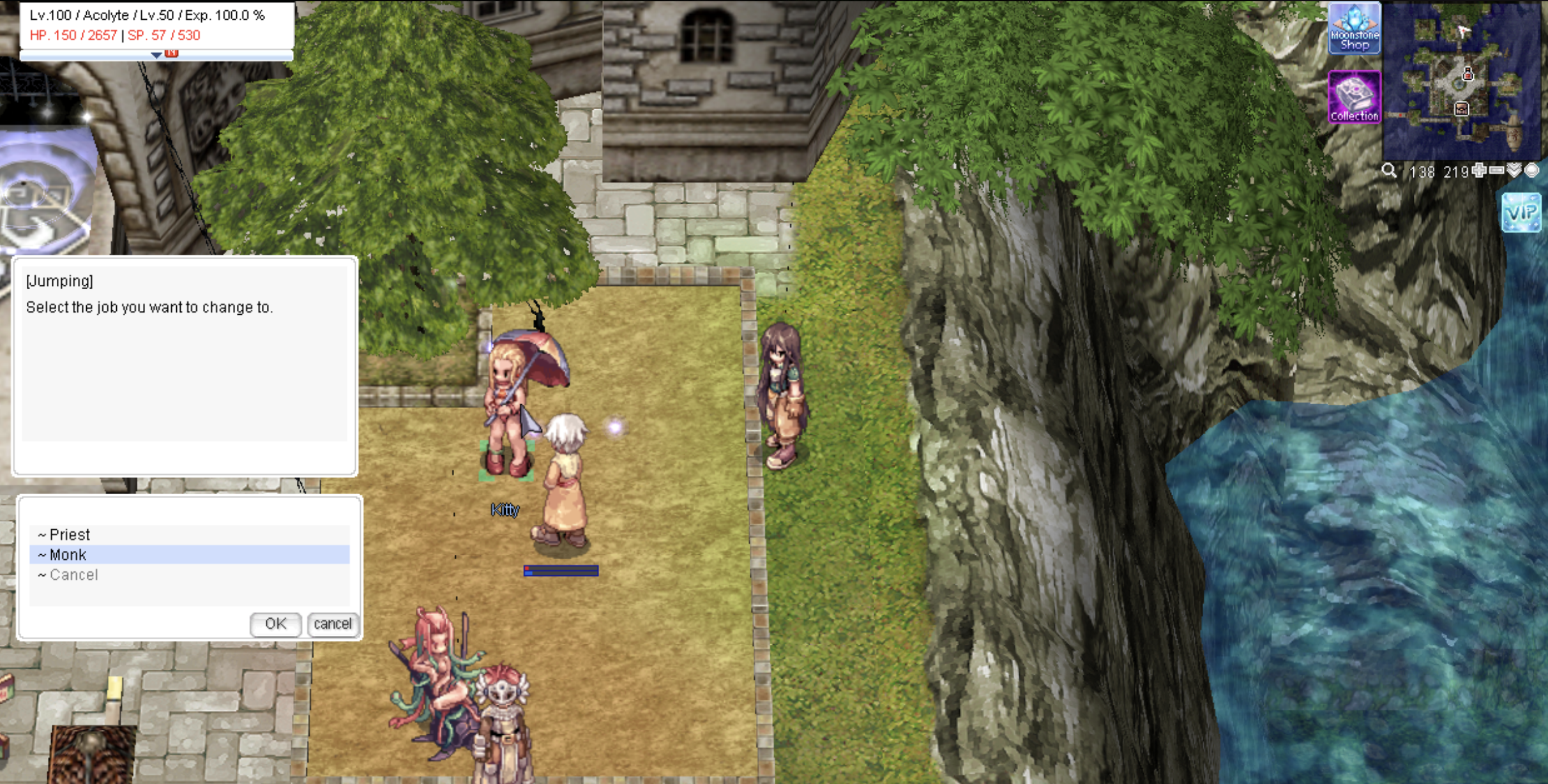Expand the character status bar arrow
Viewport: 1548px width, 784px height.
click(156, 56)
